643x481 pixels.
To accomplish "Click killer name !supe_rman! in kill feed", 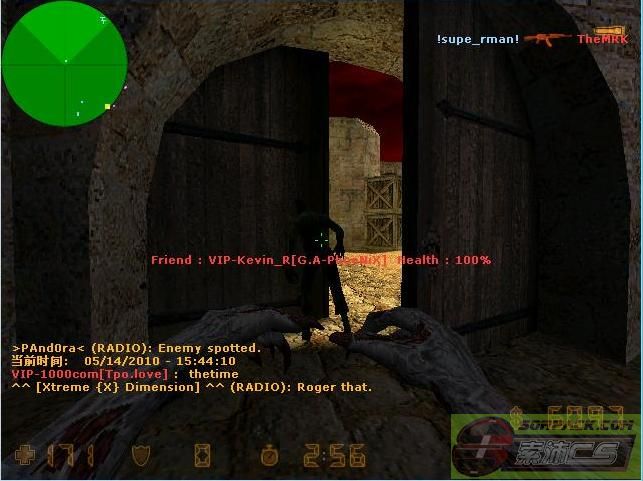I will point(477,39).
